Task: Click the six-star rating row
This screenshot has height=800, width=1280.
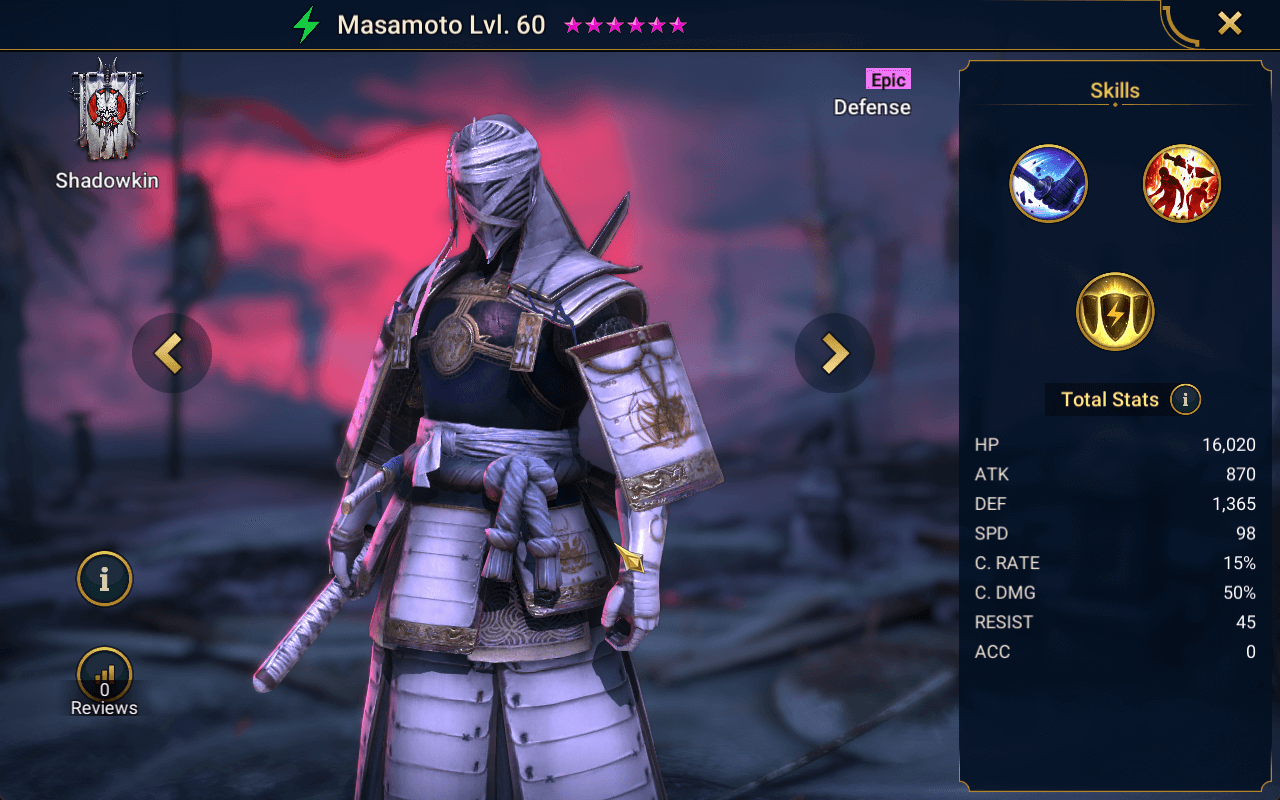Action: (x=624, y=24)
